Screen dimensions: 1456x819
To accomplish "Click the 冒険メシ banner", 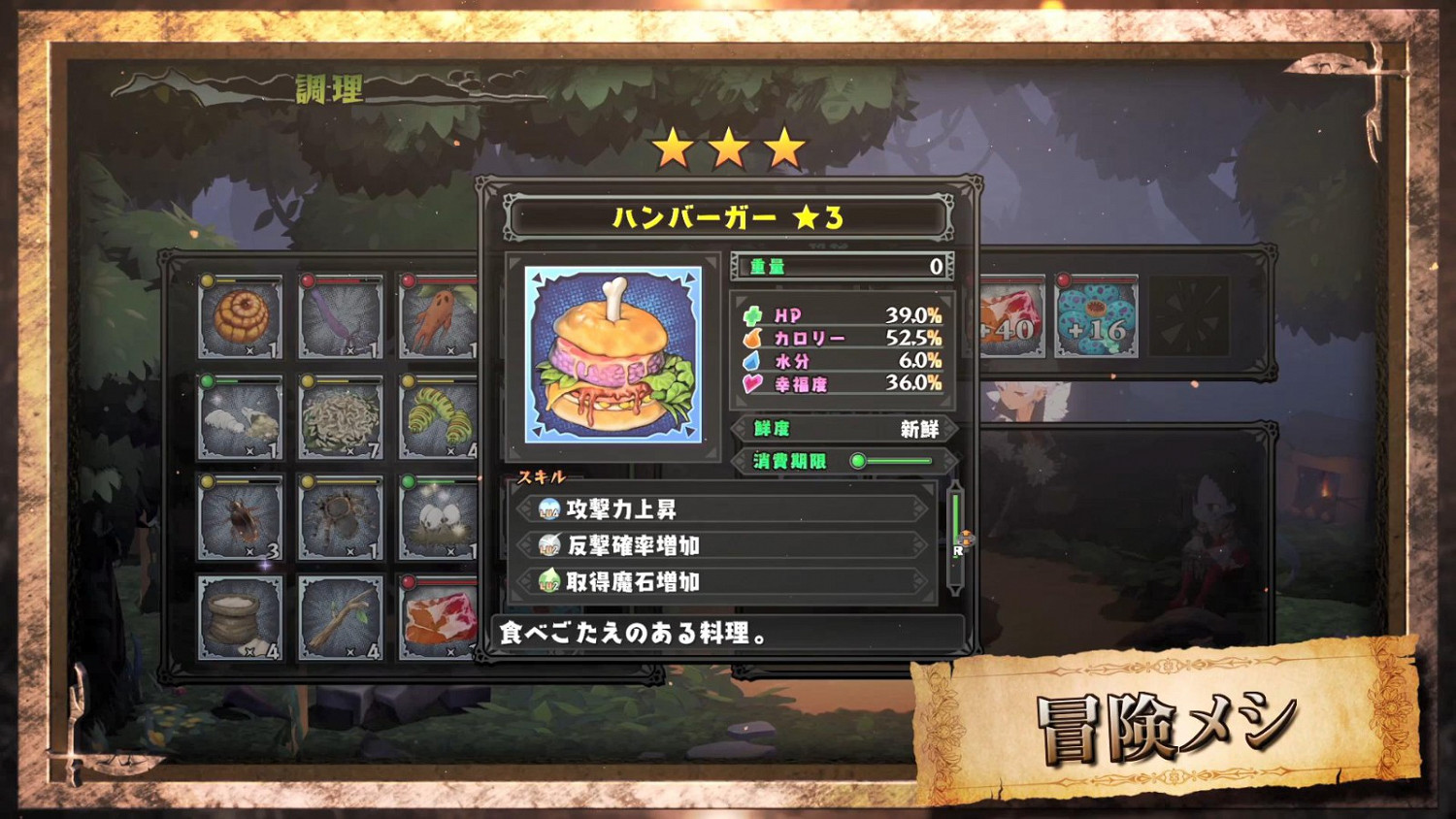I will tap(1165, 730).
